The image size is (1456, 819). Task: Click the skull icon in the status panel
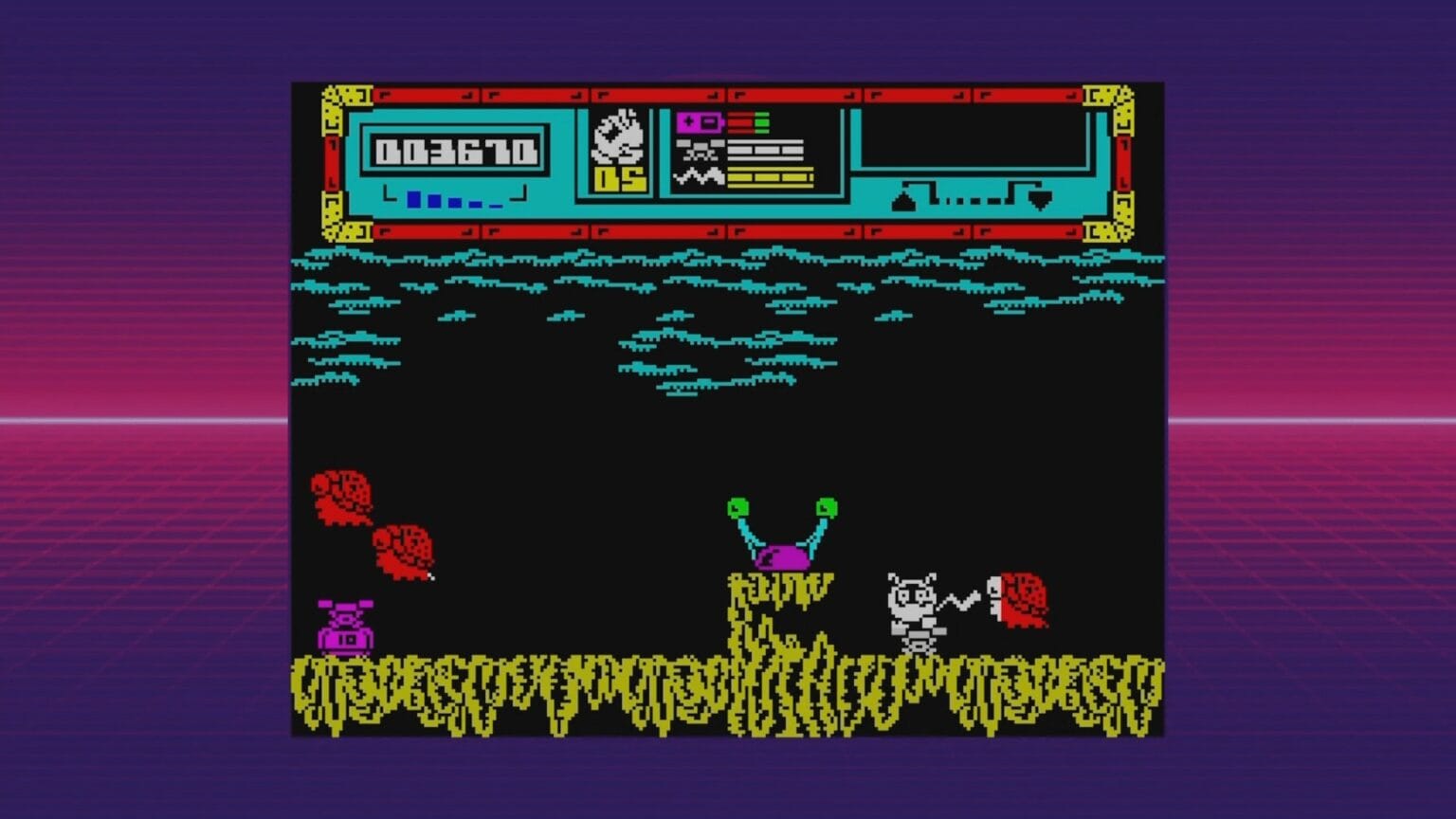700,152
